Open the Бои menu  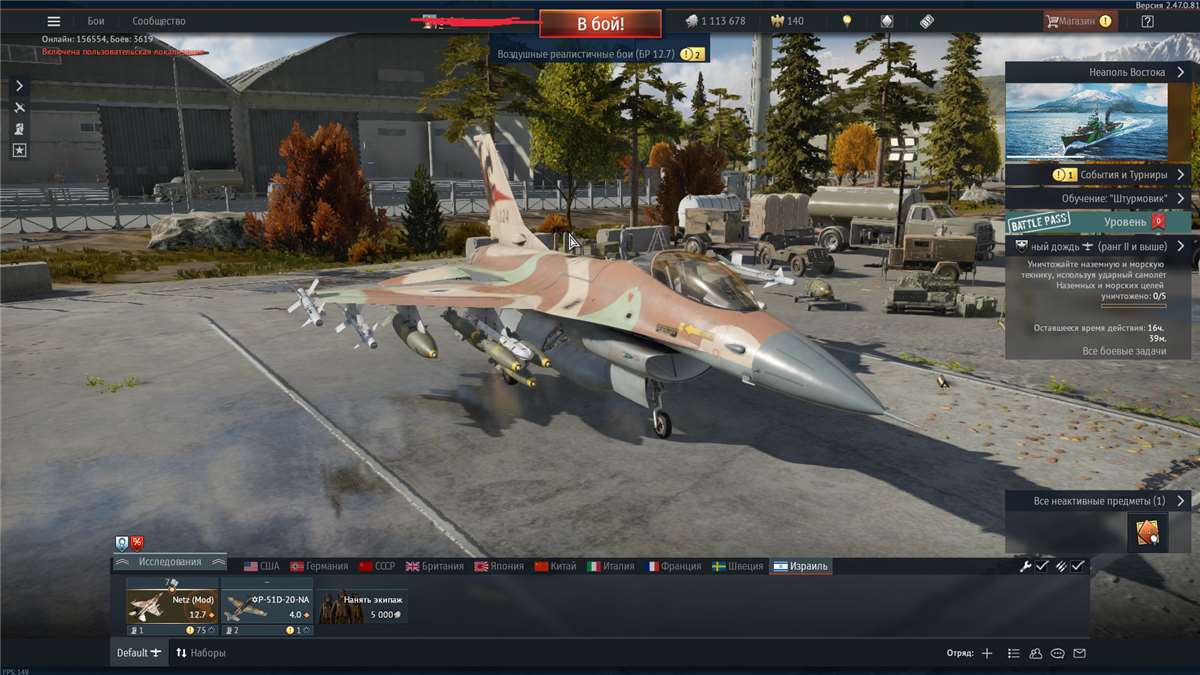point(96,21)
